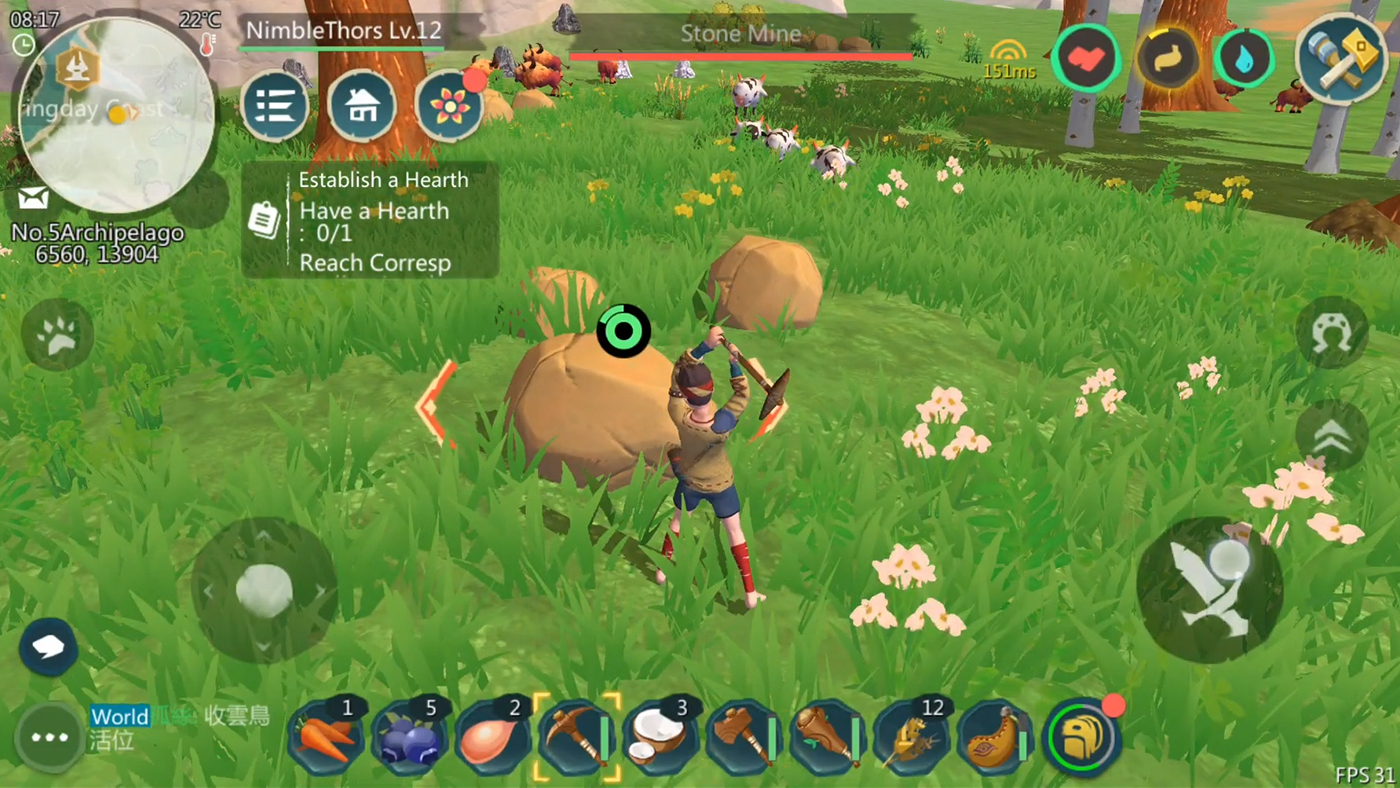
Task: Open the task list menu icon
Action: coord(275,105)
